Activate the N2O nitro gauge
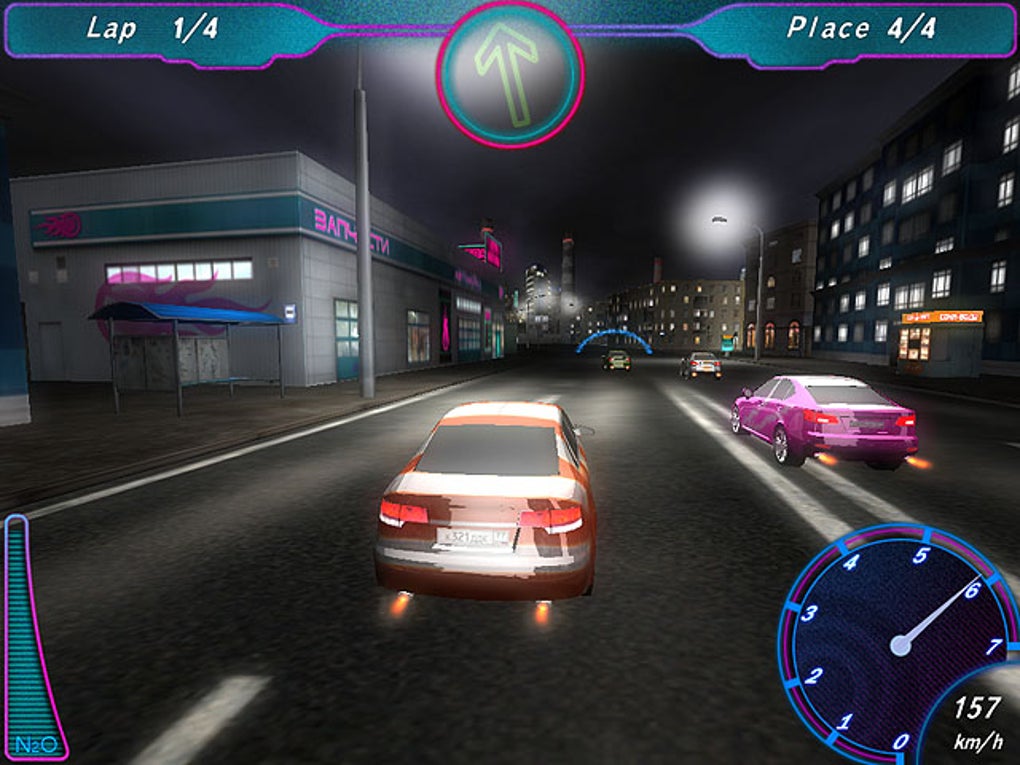 (x=32, y=640)
